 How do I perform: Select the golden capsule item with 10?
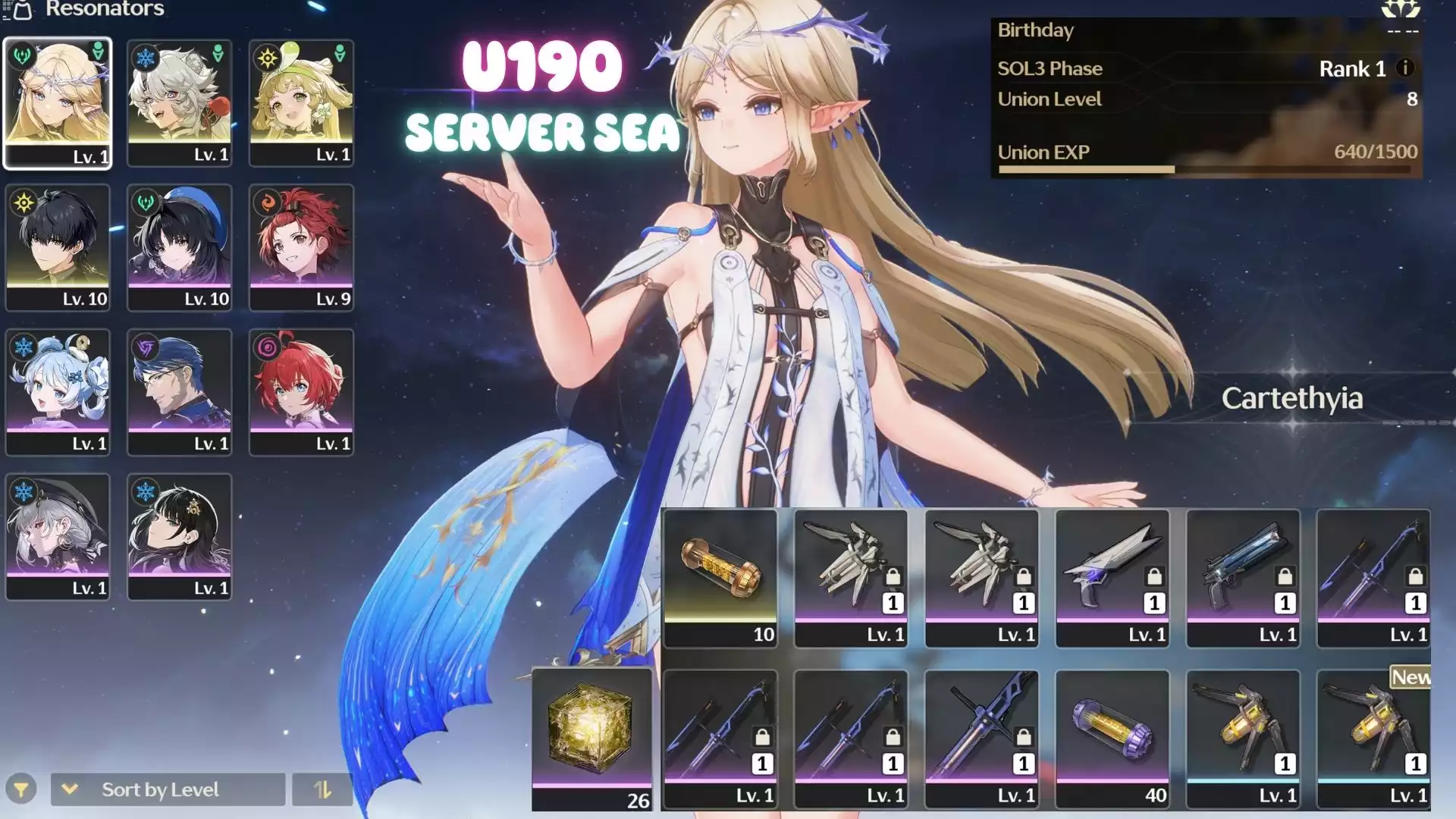pos(720,578)
